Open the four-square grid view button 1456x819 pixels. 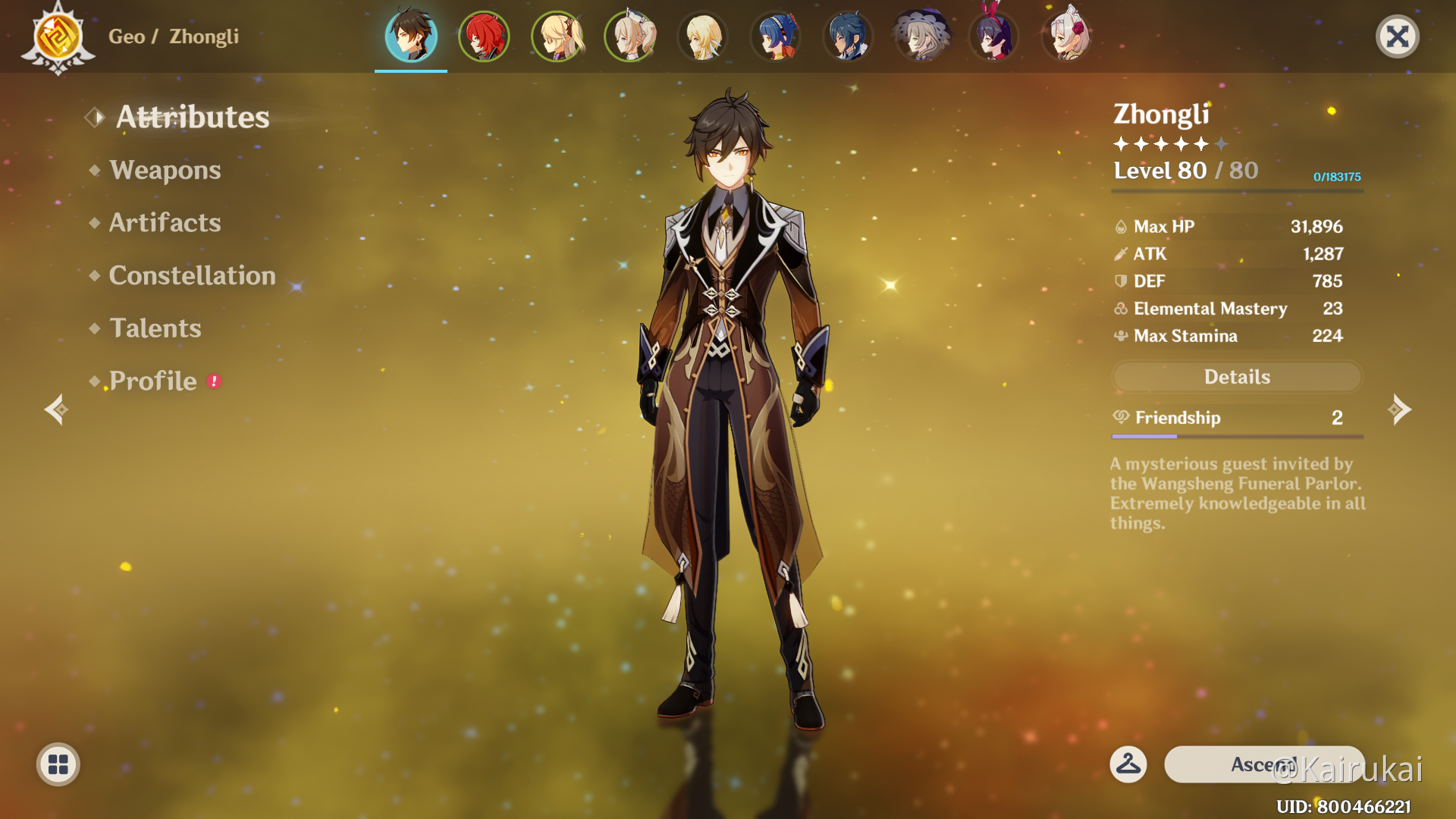[58, 764]
